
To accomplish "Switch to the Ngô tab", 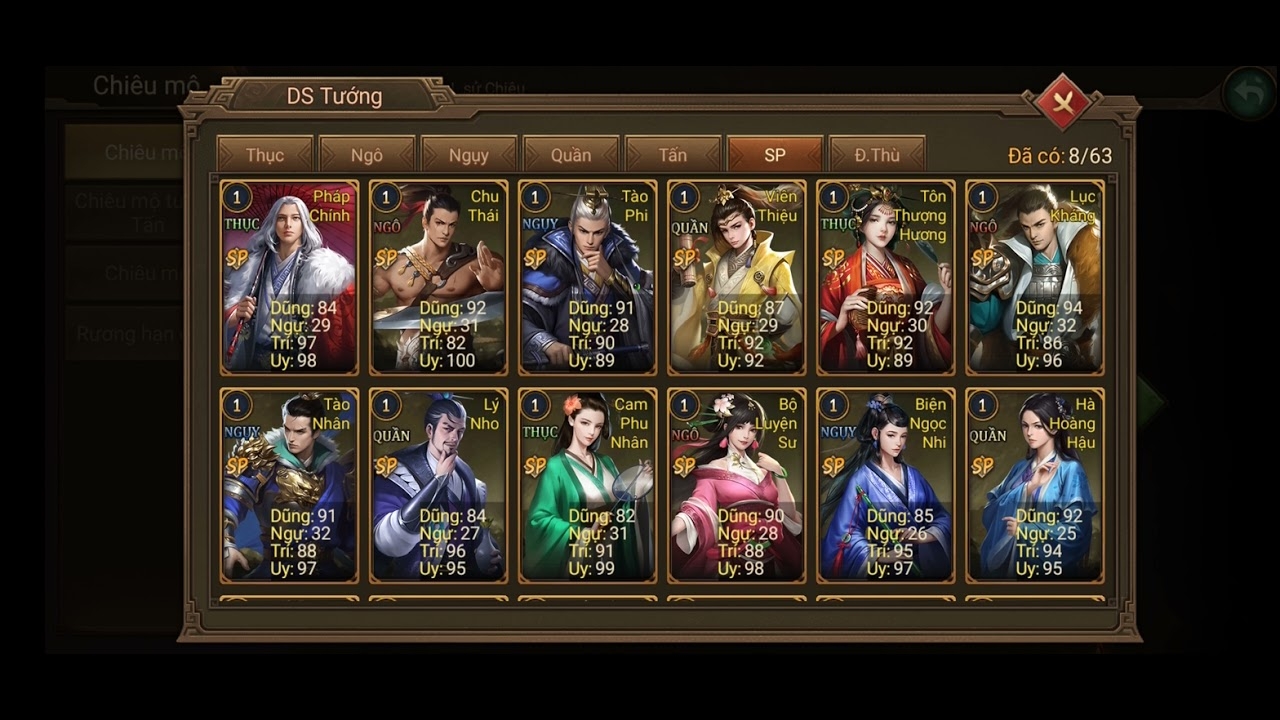I will [366, 155].
